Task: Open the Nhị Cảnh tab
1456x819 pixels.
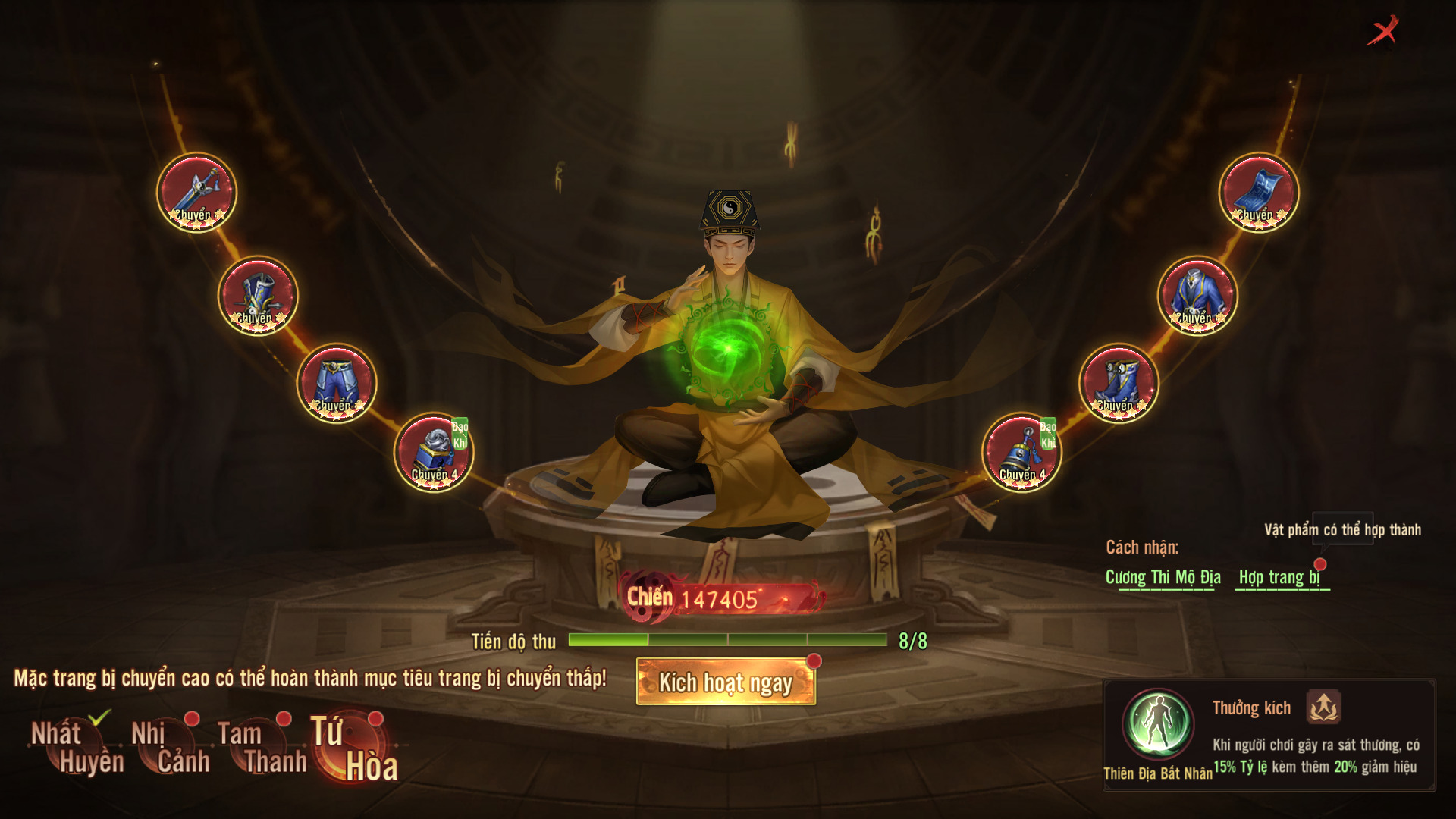Action: pyautogui.click(x=170, y=748)
